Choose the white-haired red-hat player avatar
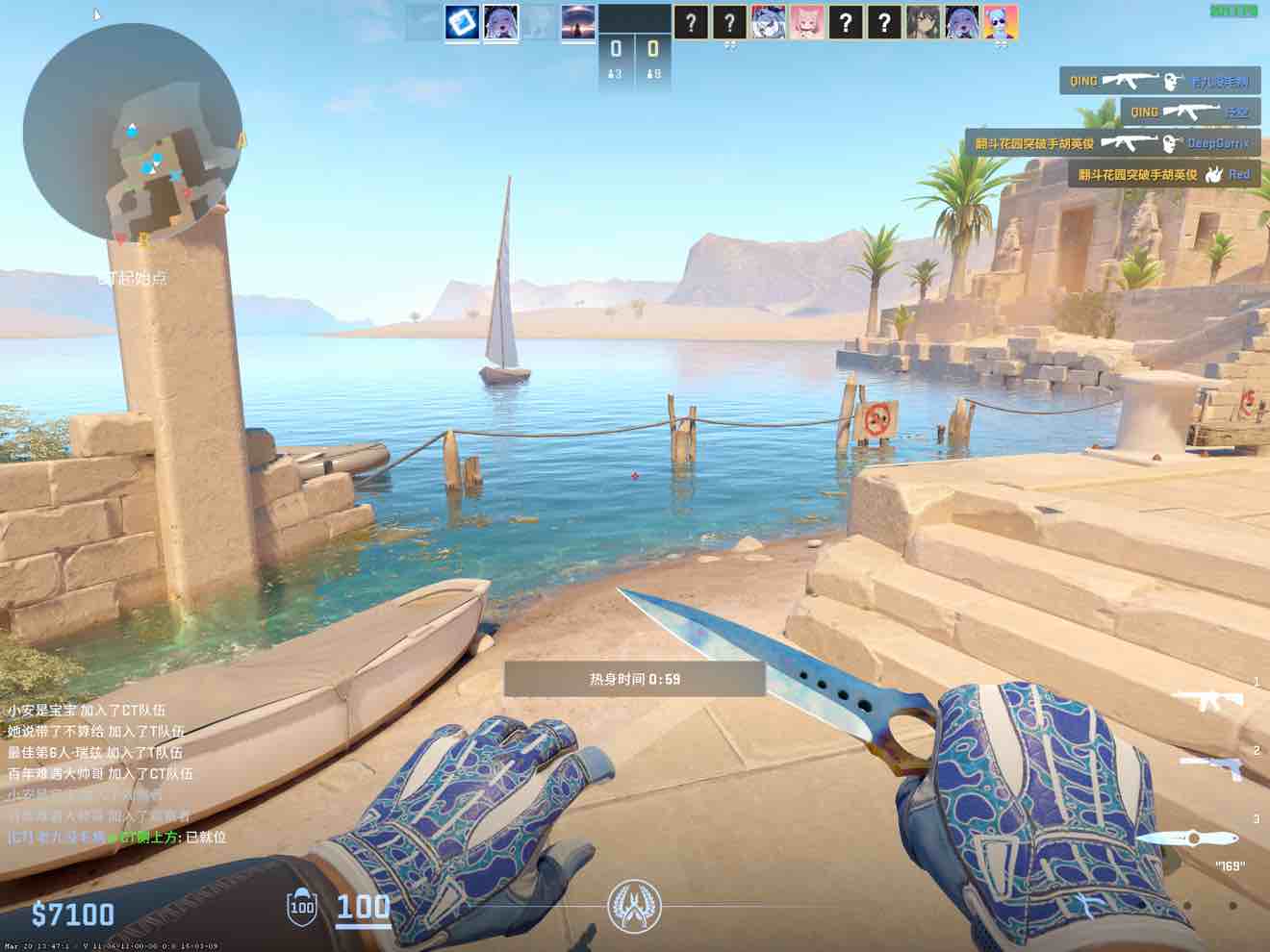Image resolution: width=1270 pixels, height=952 pixels. point(768,22)
